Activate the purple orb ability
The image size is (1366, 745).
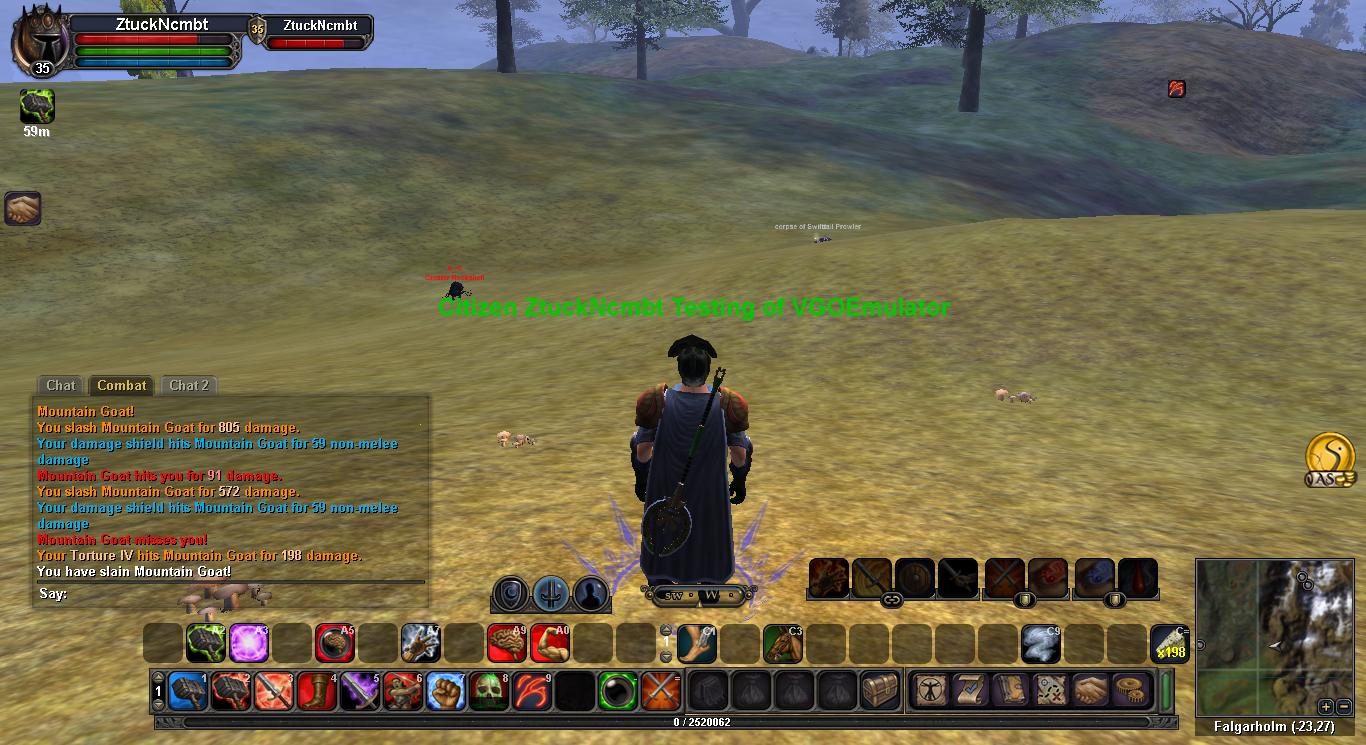pos(249,643)
